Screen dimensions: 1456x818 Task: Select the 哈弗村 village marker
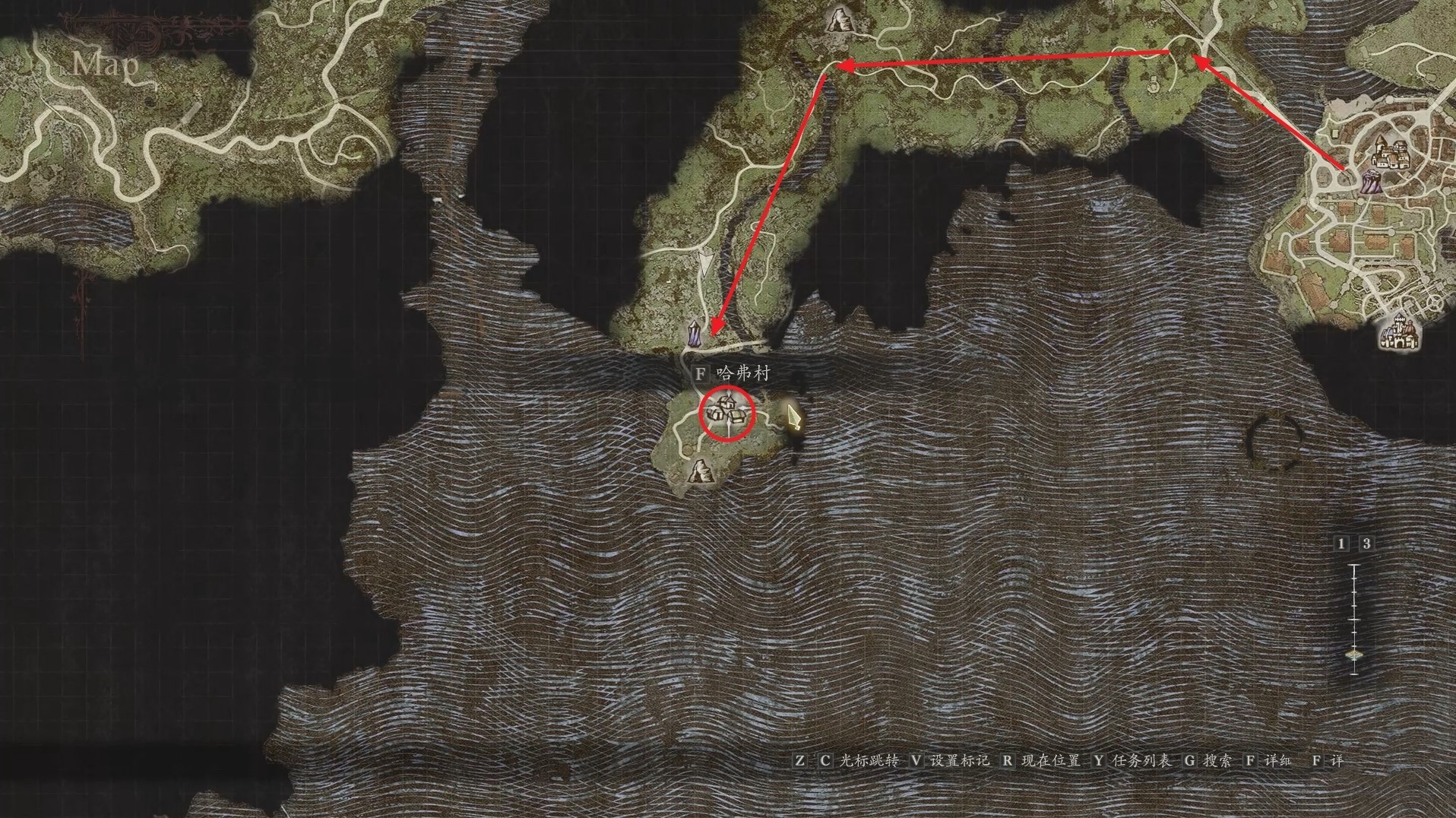[x=726, y=413]
